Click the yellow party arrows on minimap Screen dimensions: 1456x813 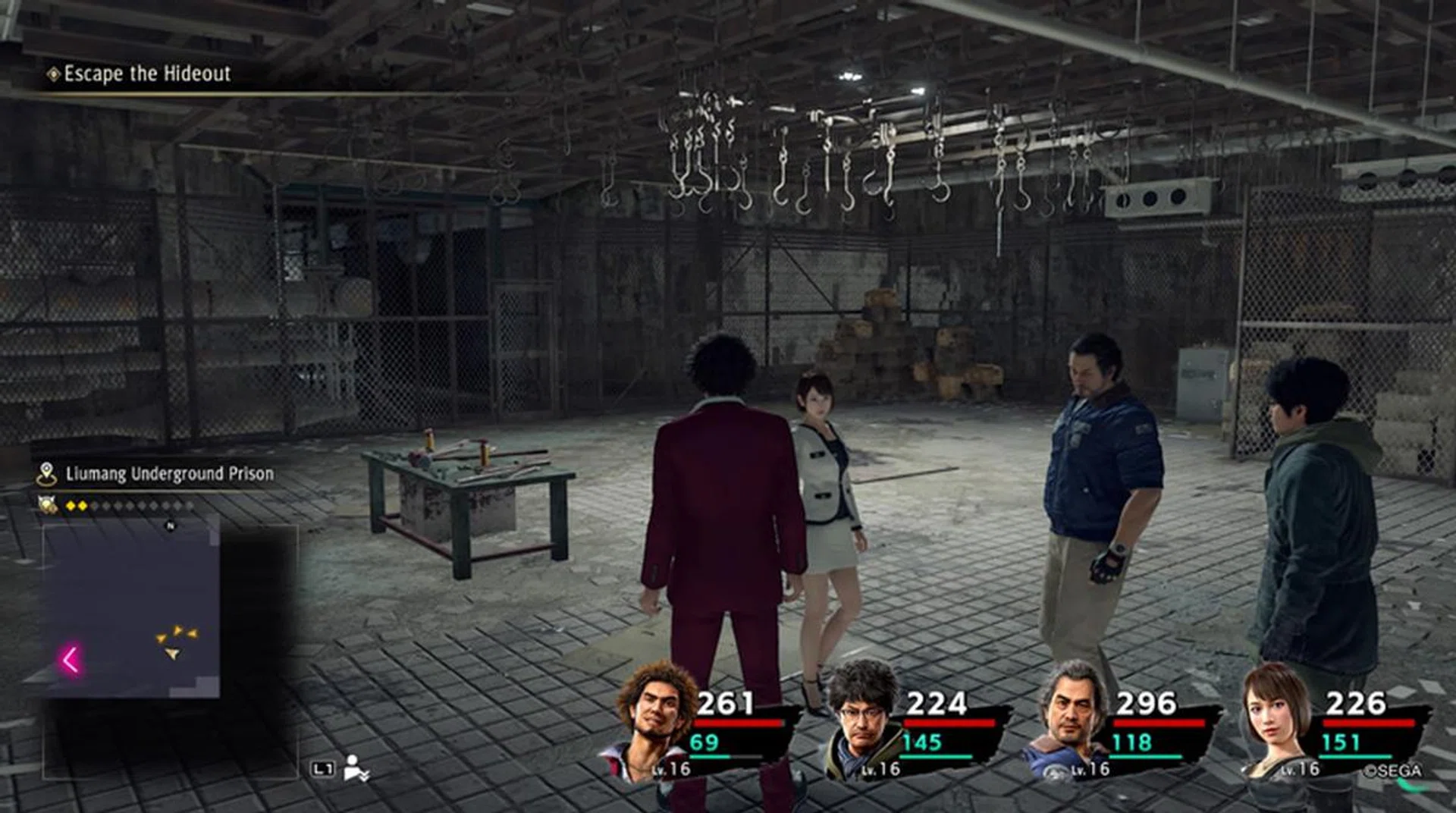pos(177,639)
